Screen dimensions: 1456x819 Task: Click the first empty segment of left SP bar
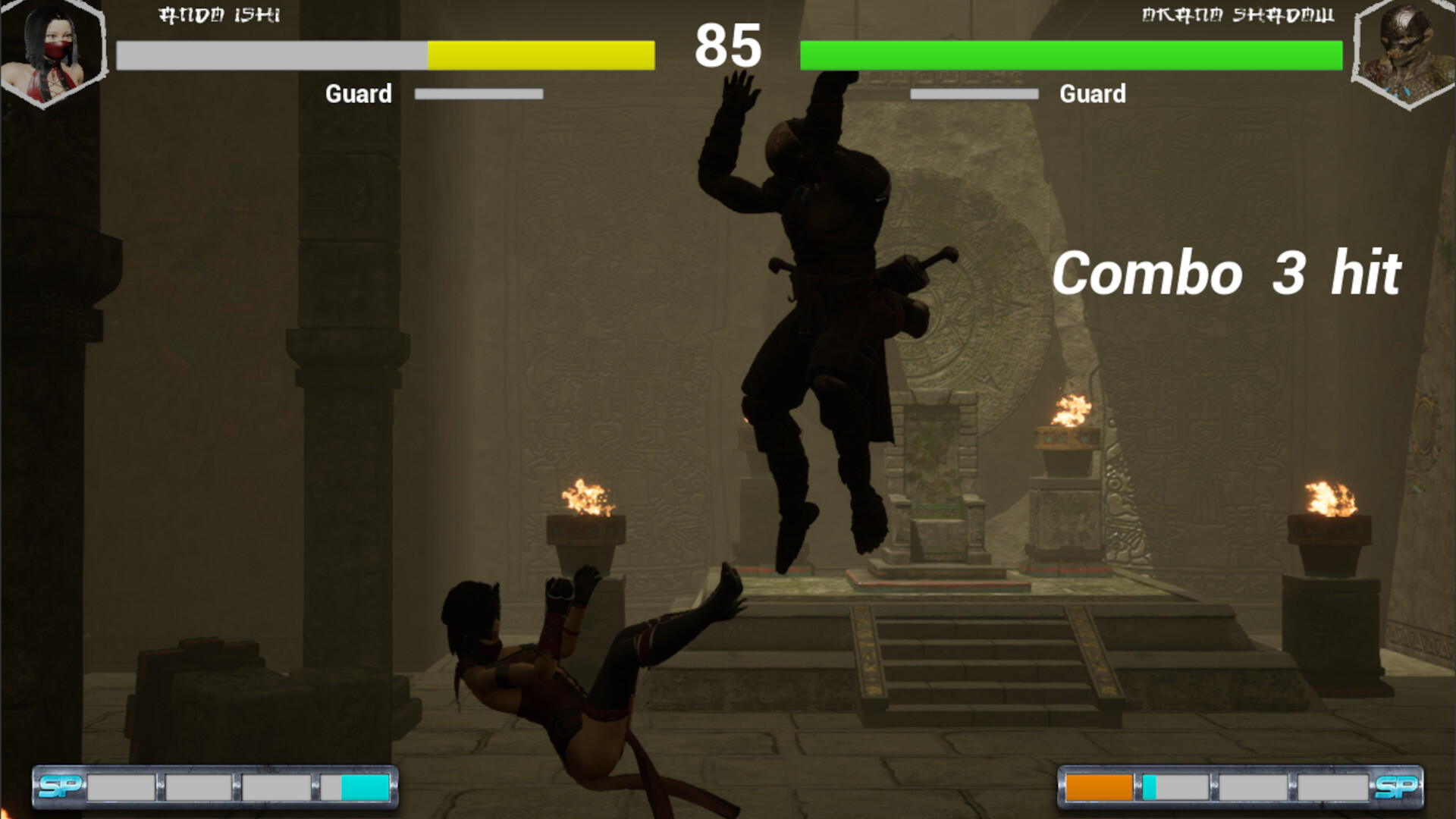pyautogui.click(x=120, y=787)
